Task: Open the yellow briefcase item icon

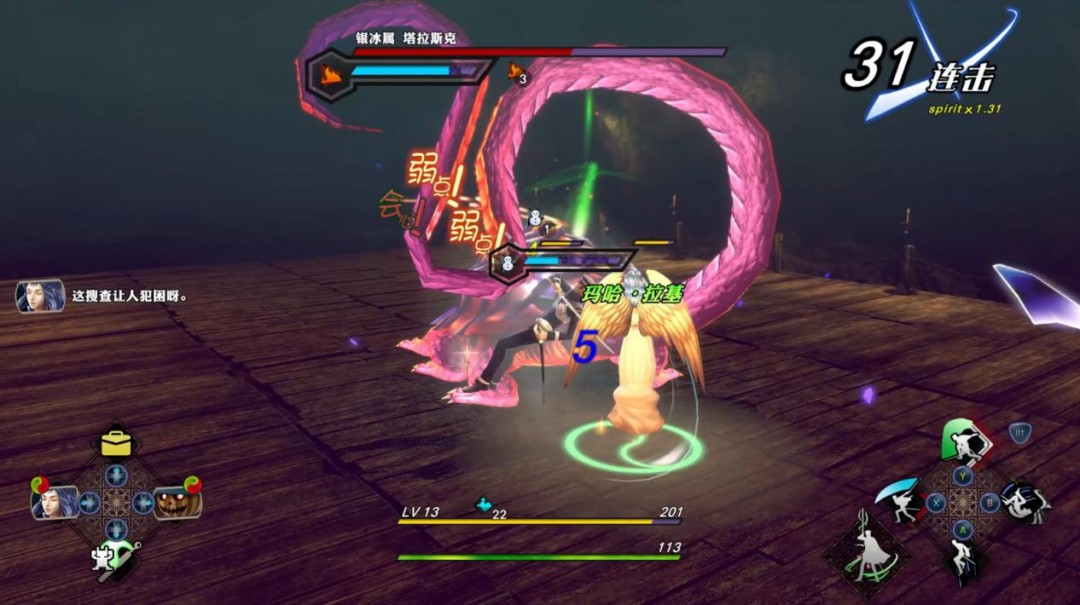Action: tap(116, 442)
